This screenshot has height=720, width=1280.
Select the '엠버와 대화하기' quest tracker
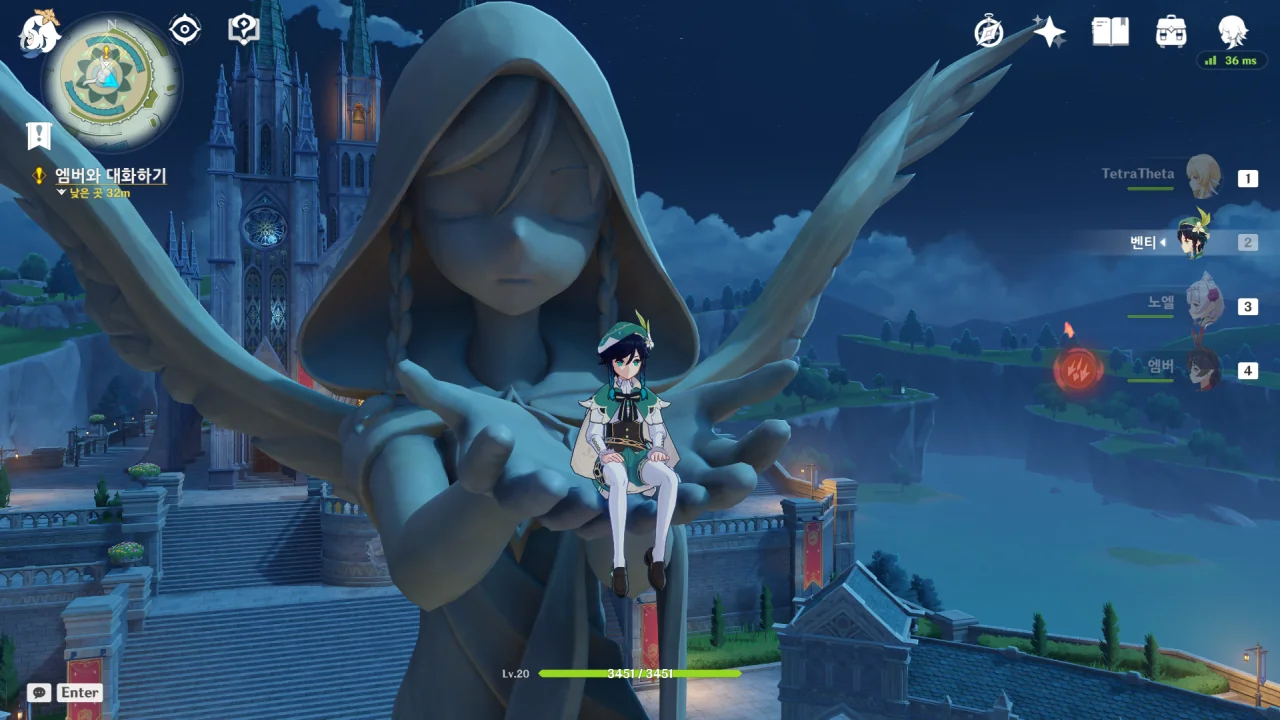point(110,176)
